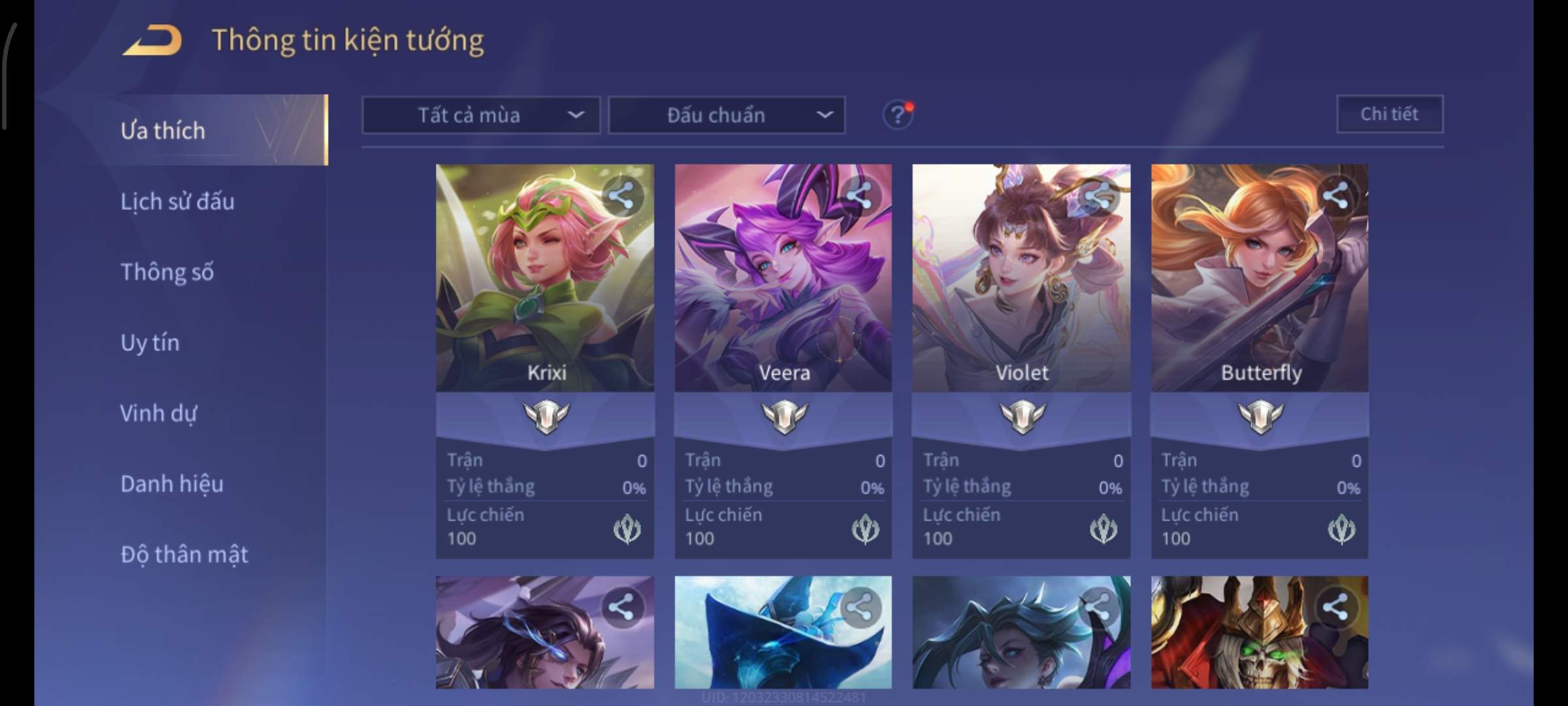Switch to Danh hiệu tab
1568x706 pixels.
pos(172,484)
